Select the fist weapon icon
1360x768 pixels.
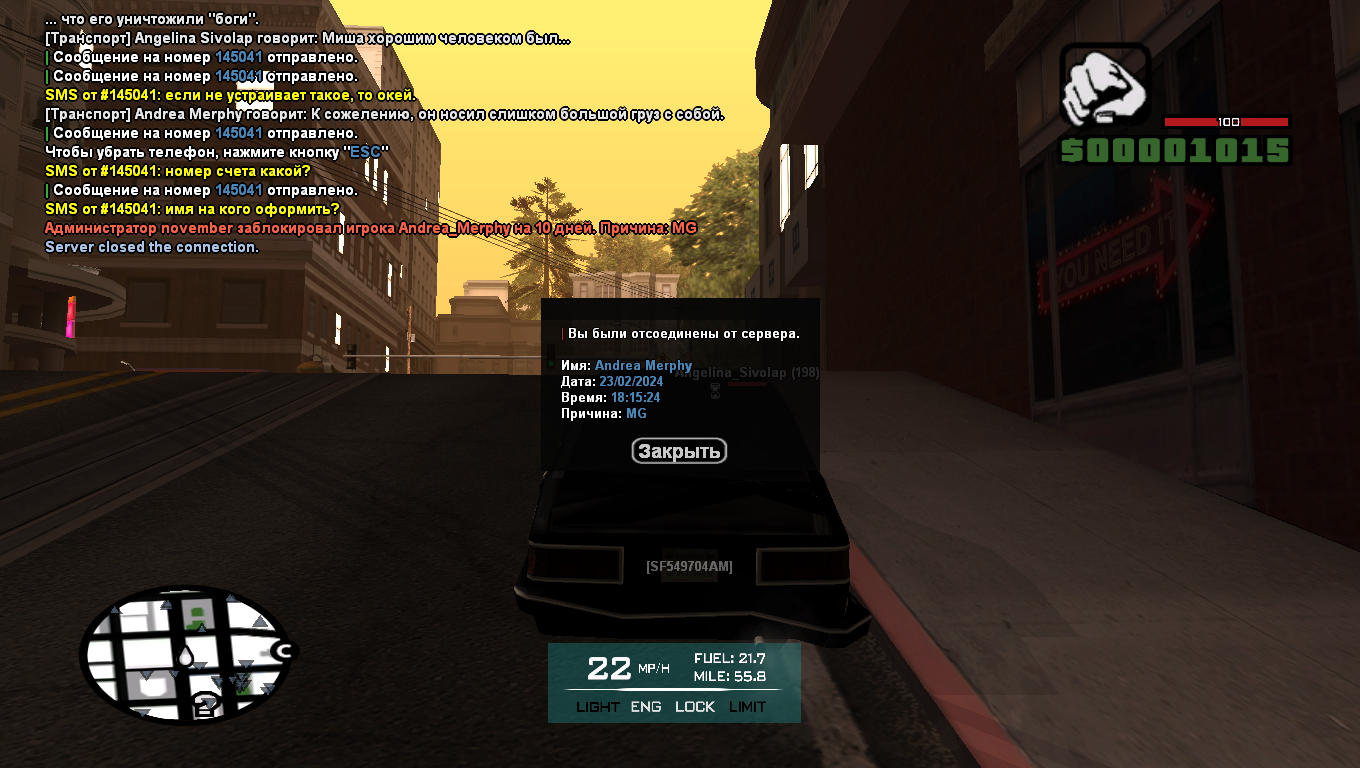[1105, 86]
